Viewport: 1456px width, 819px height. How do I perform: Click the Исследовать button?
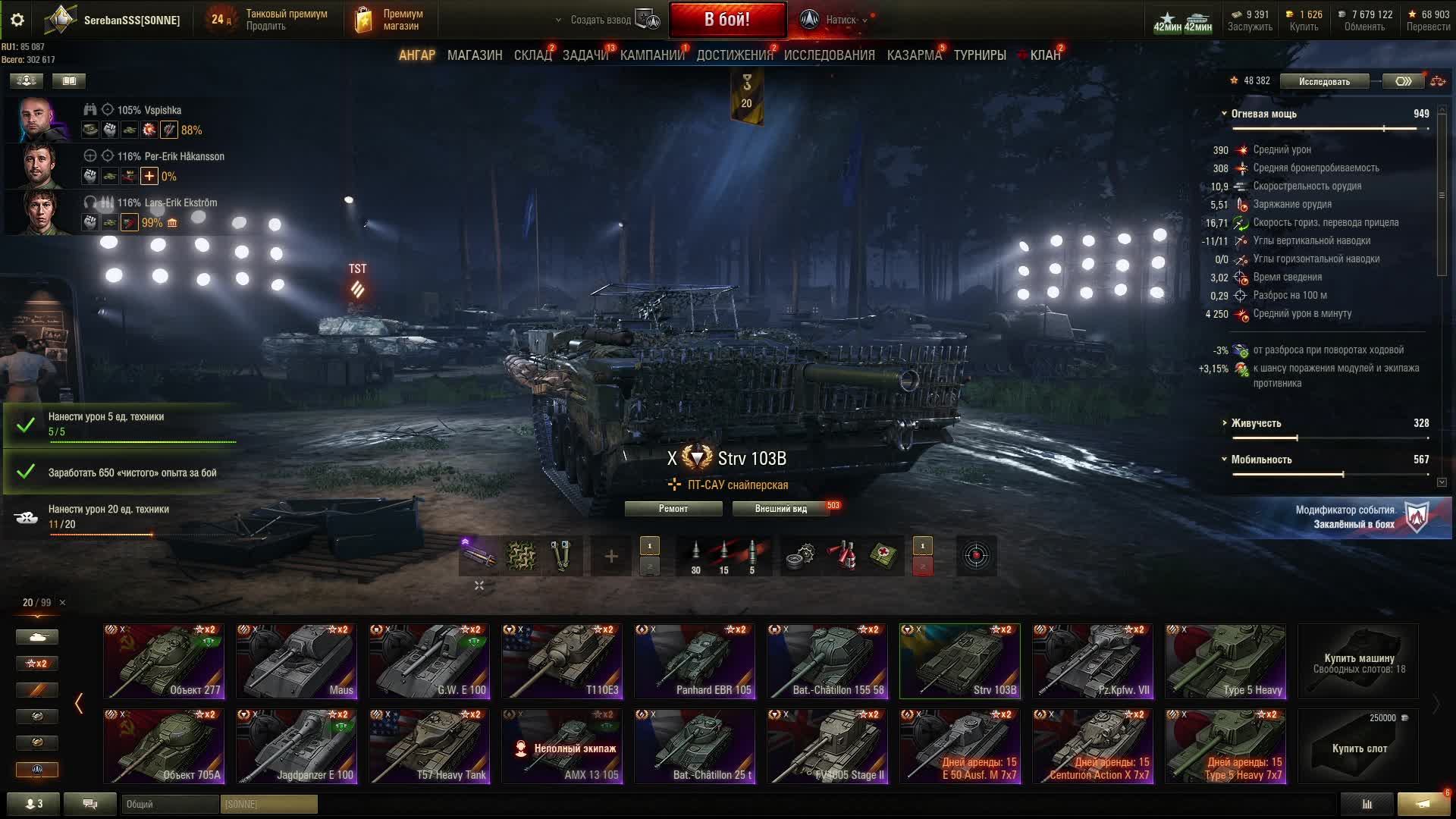pos(1324,81)
